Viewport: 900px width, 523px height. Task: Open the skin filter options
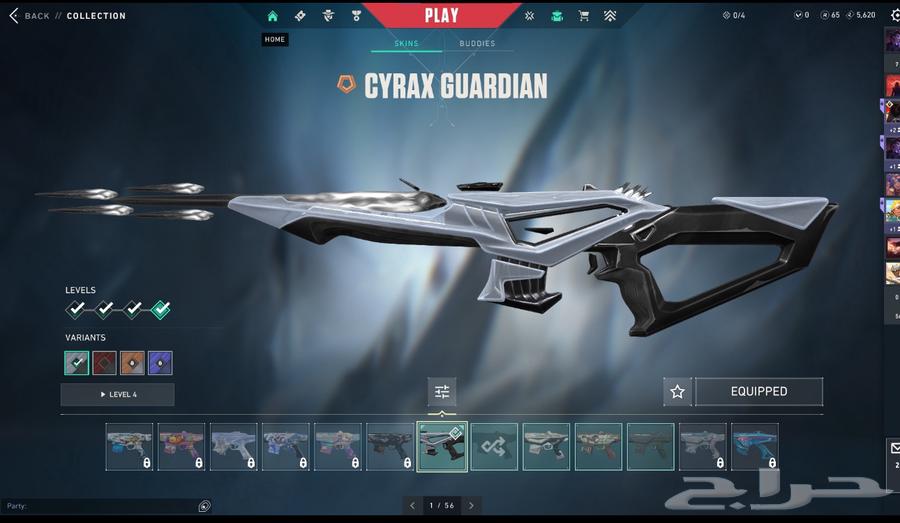[x=442, y=392]
